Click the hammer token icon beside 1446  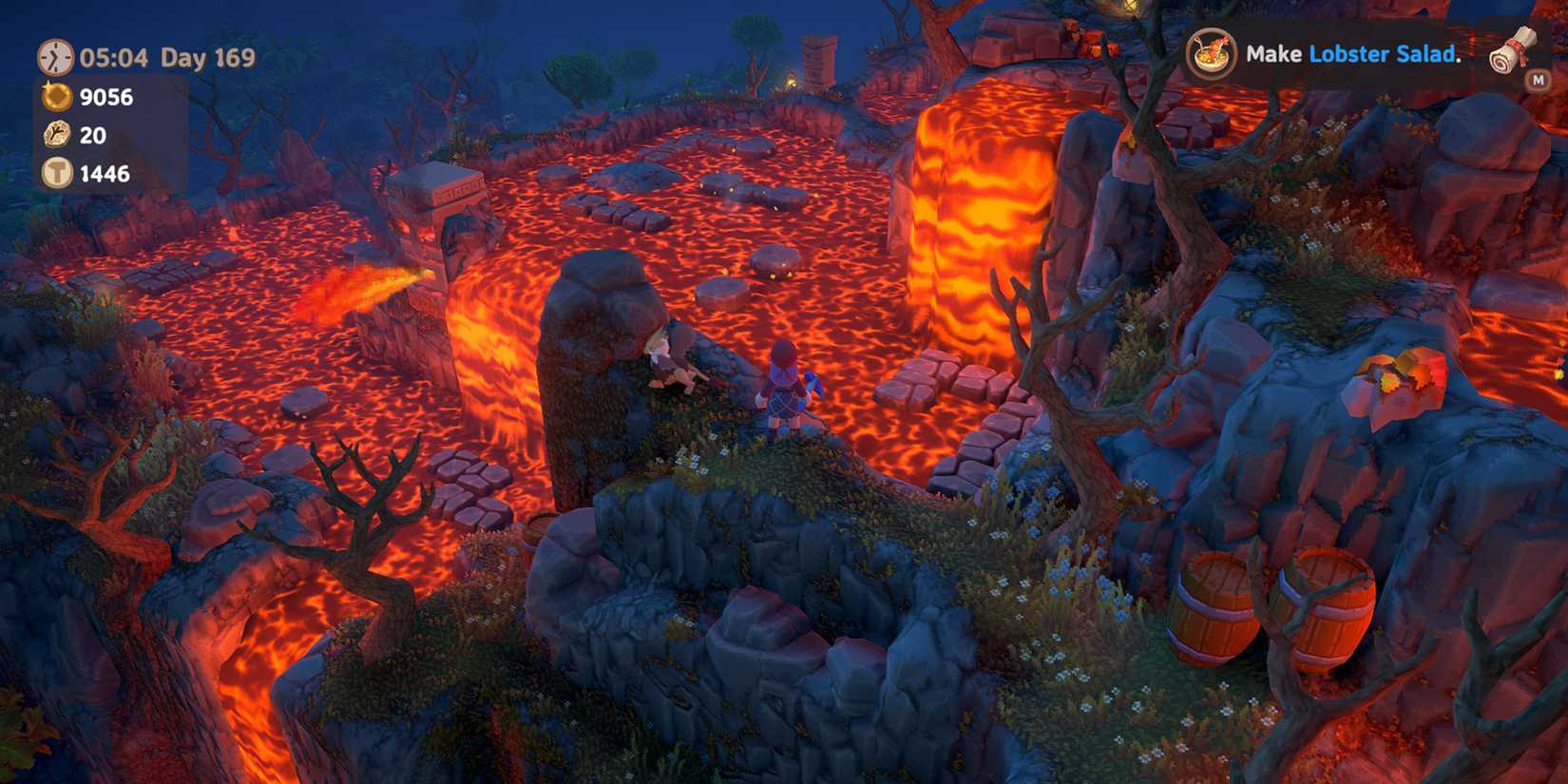click(x=55, y=174)
